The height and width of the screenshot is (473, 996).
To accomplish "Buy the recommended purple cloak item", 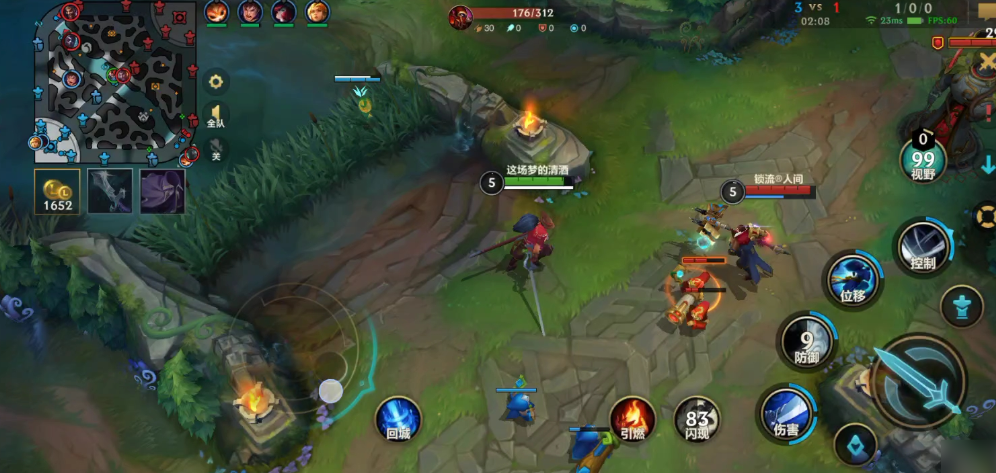I will coord(162,191).
